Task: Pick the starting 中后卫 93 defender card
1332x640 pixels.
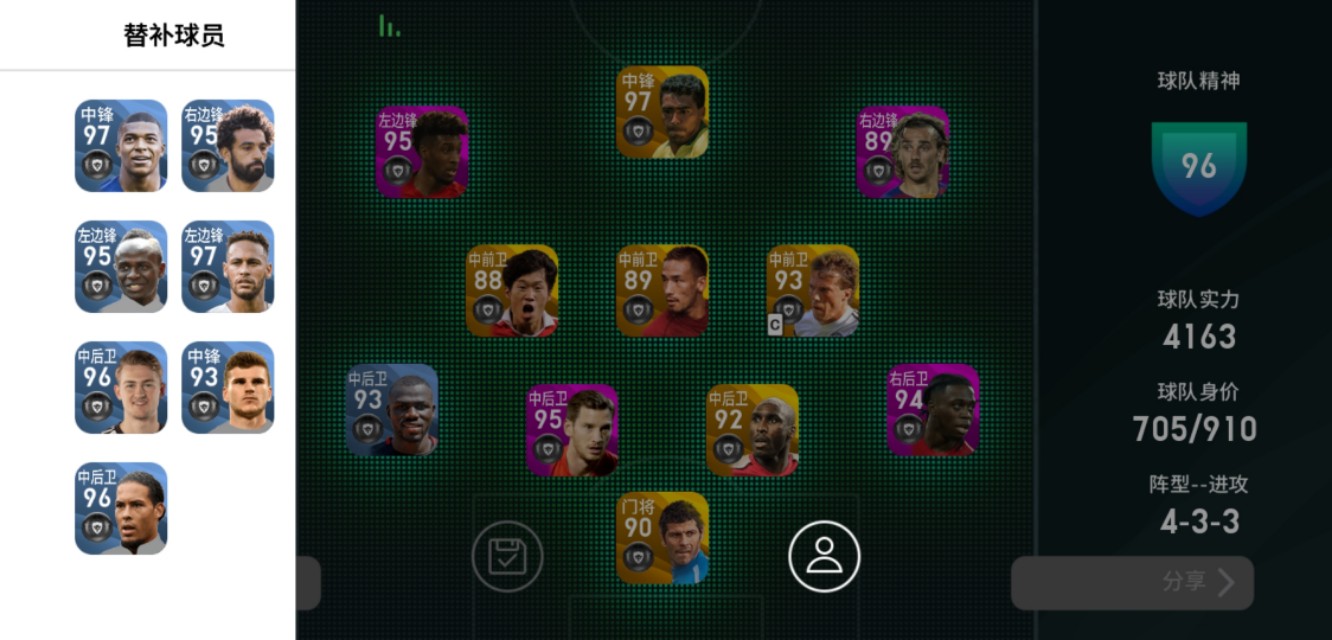Action: tap(392, 410)
